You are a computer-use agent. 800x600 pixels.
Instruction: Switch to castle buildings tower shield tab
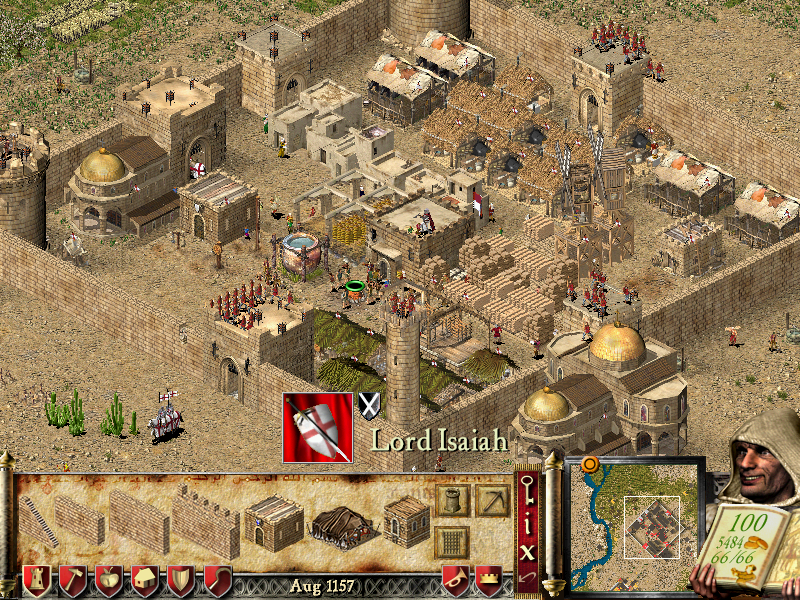pos(37,581)
